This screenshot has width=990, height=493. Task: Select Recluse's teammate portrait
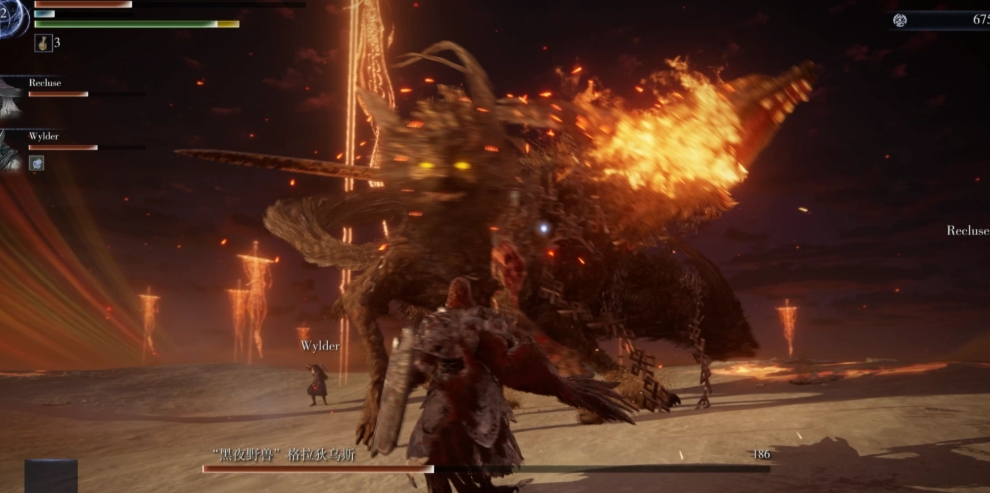click(x=12, y=97)
